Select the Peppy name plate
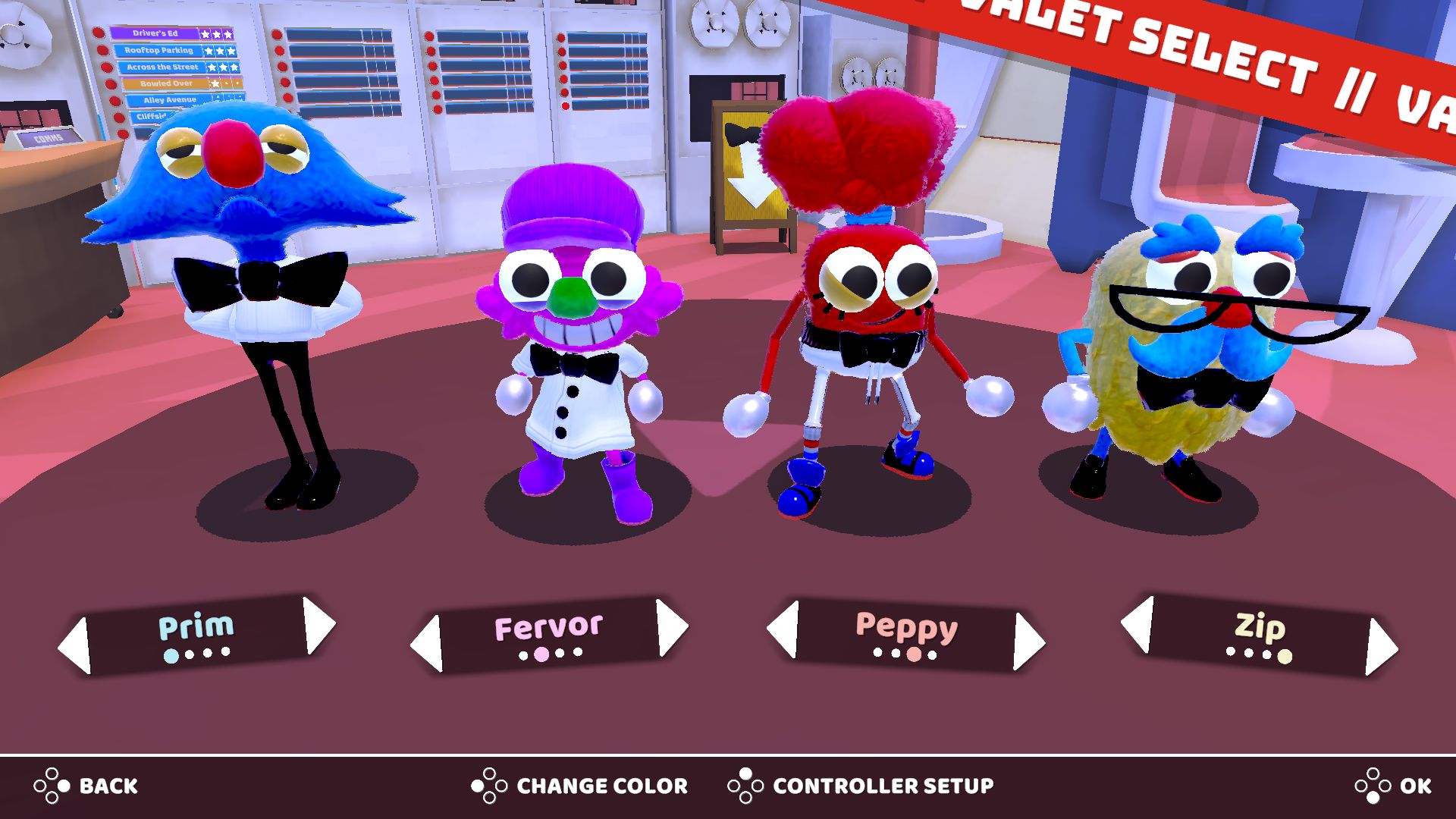 click(x=906, y=634)
